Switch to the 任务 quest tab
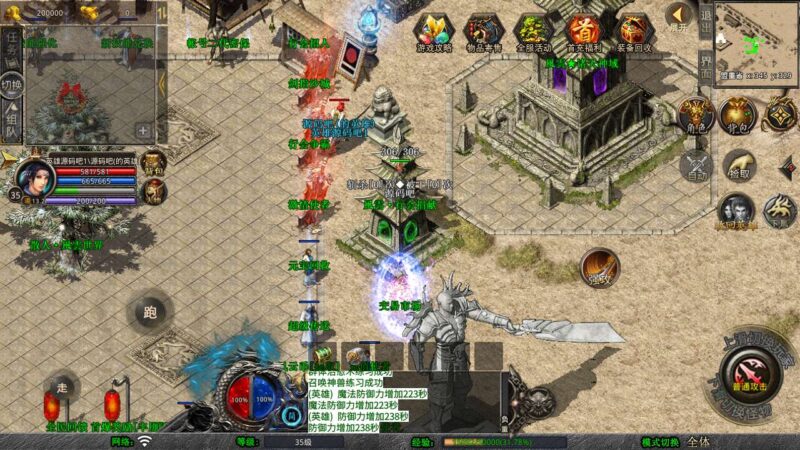 coord(12,47)
